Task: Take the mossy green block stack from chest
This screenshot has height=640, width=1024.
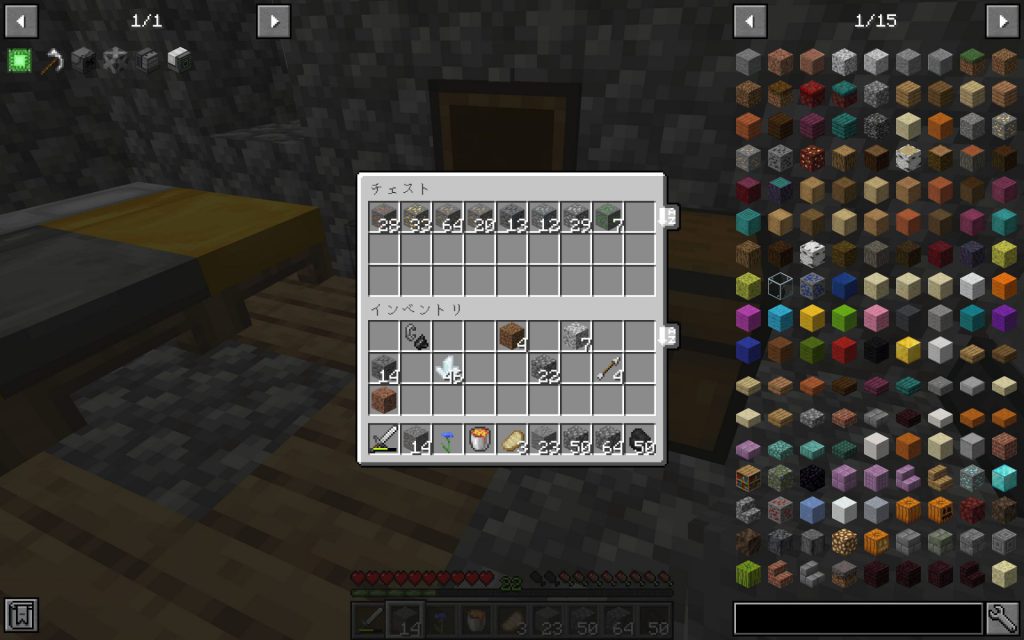Action: pyautogui.click(x=608, y=217)
